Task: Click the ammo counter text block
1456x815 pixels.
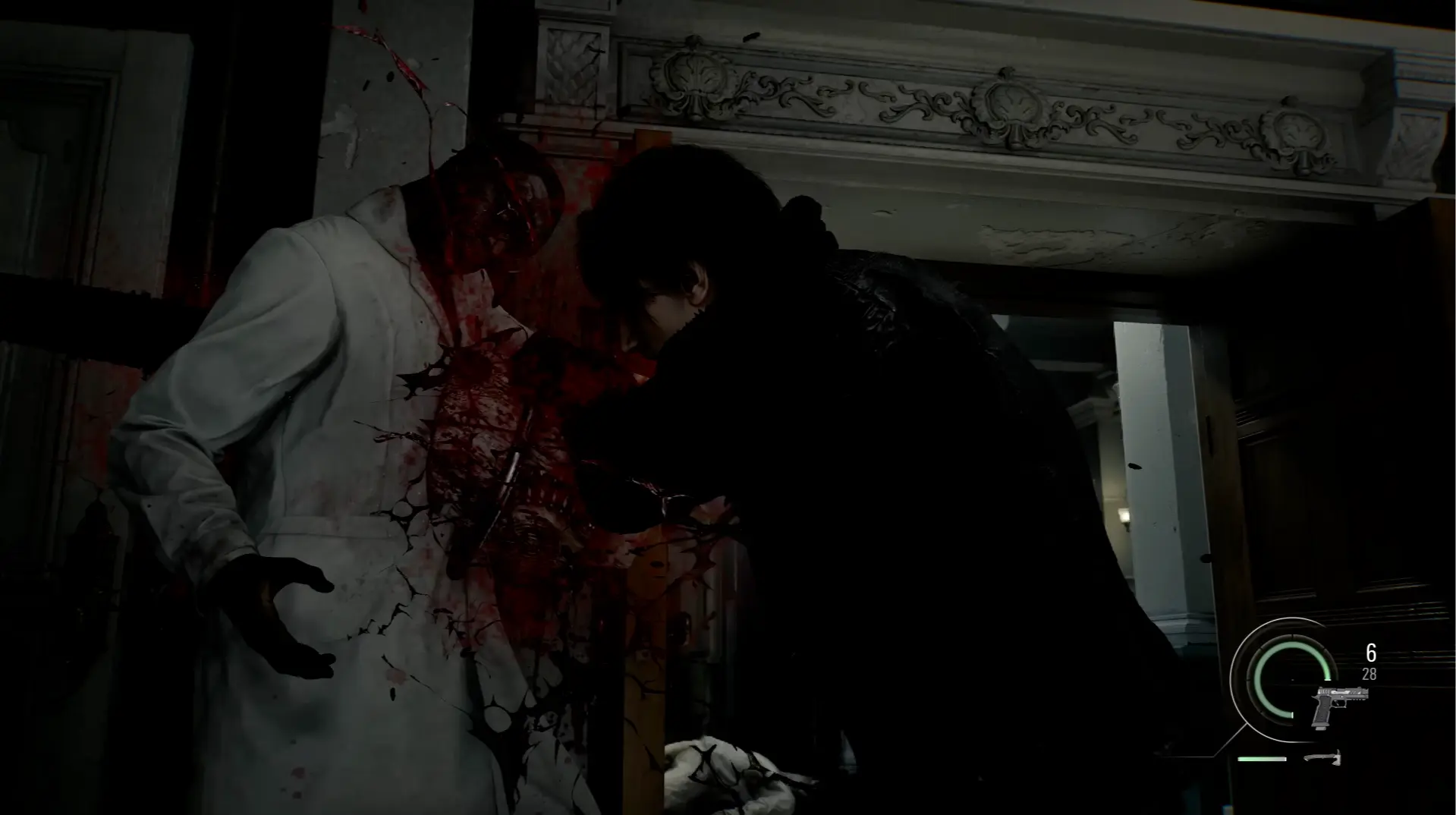Action: 1370,663
